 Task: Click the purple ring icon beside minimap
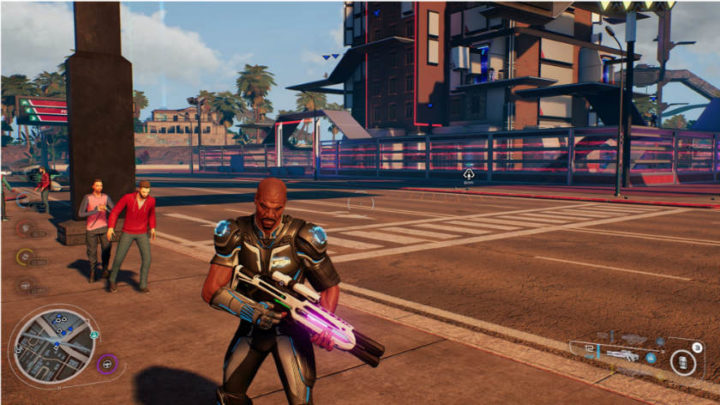pos(107,363)
